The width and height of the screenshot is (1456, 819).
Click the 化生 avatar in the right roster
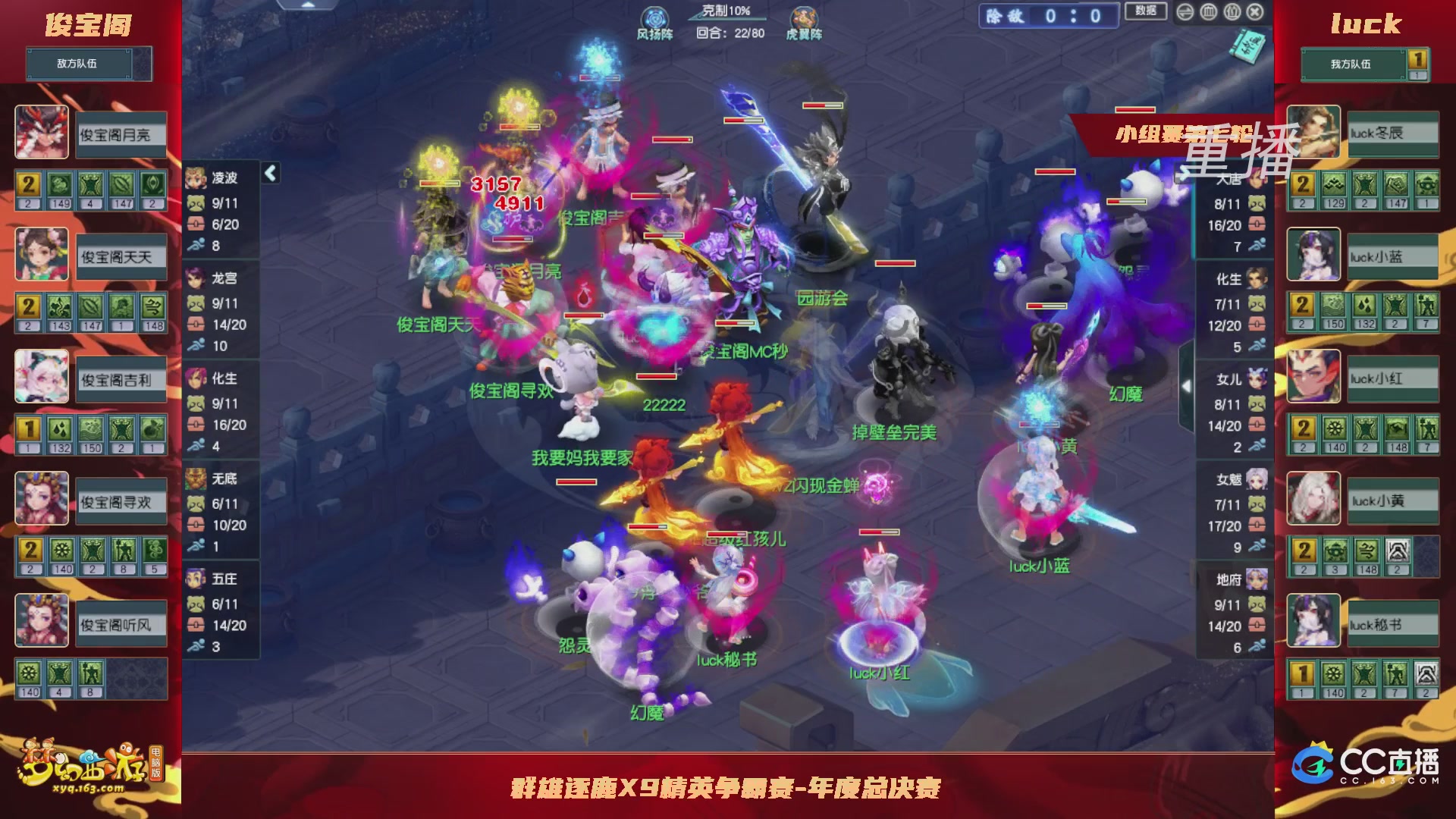point(1256,278)
